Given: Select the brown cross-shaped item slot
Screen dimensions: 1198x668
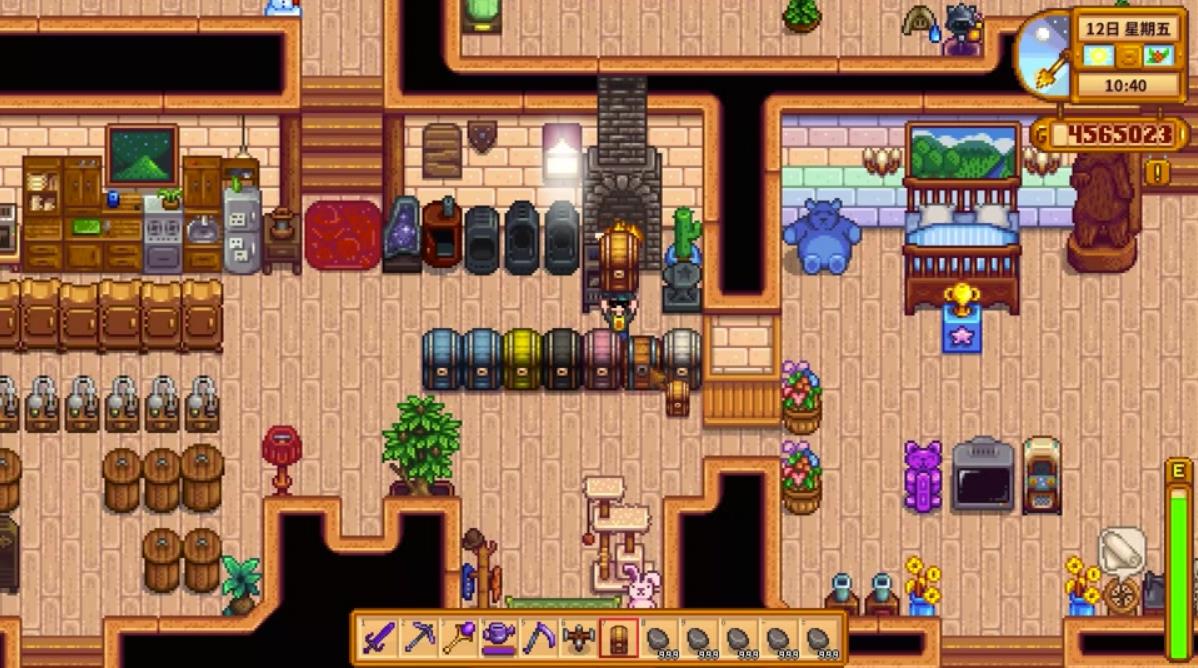Looking at the screenshot, I should [579, 637].
